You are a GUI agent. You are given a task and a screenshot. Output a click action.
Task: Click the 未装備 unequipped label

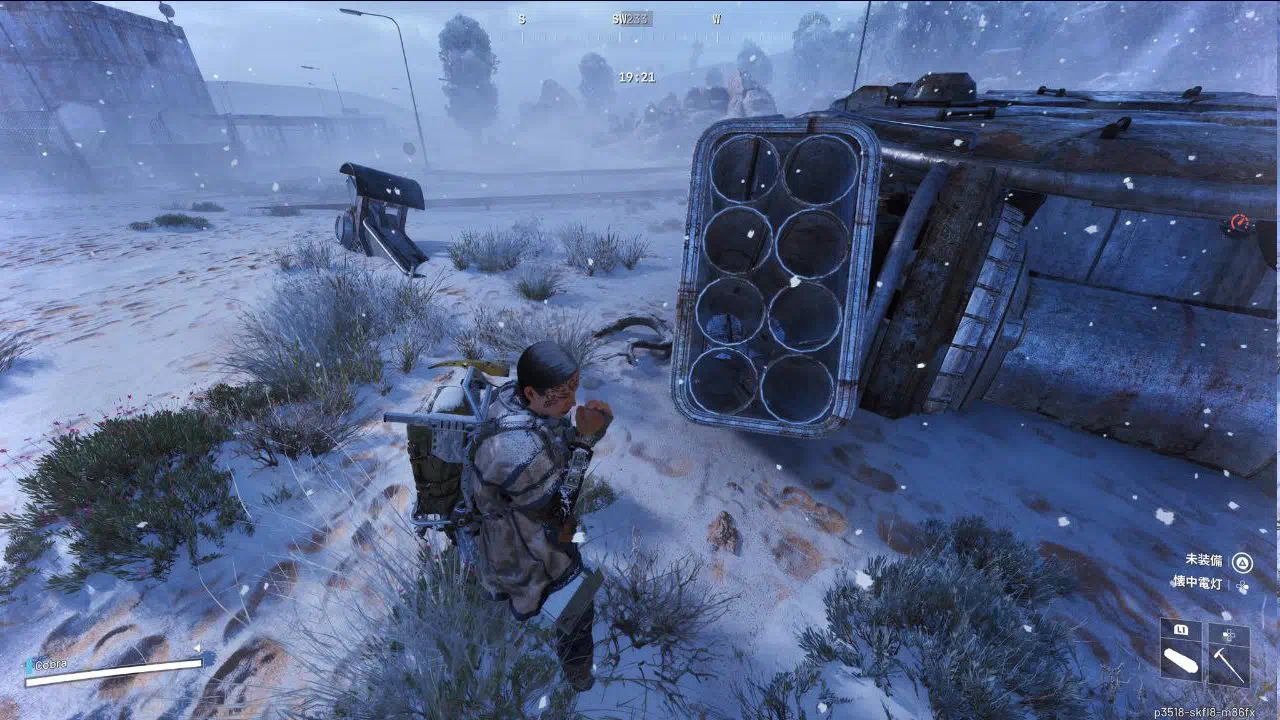pyautogui.click(x=1204, y=560)
